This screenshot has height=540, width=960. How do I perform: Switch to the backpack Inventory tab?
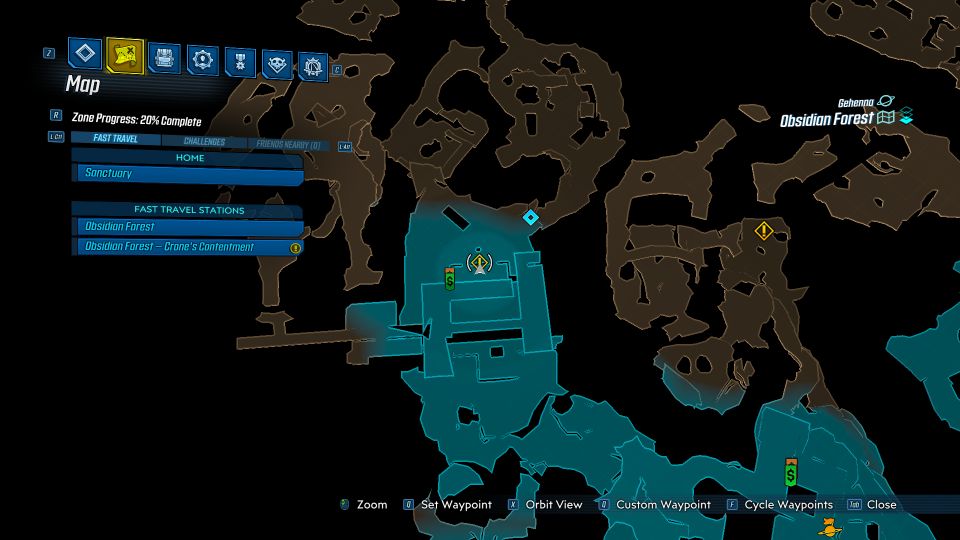point(164,58)
